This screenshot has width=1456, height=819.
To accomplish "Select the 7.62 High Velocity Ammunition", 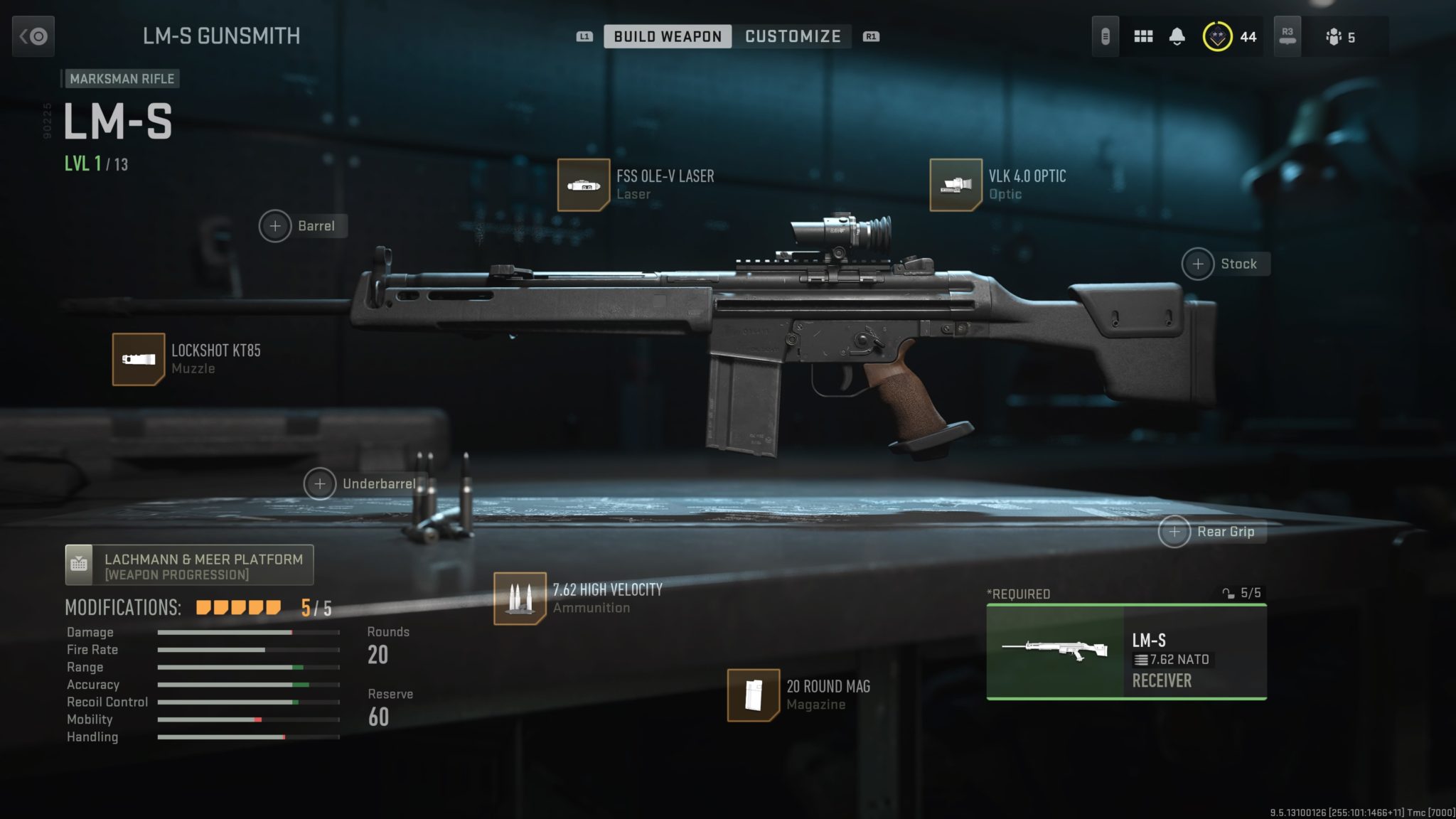I will pos(521,597).
